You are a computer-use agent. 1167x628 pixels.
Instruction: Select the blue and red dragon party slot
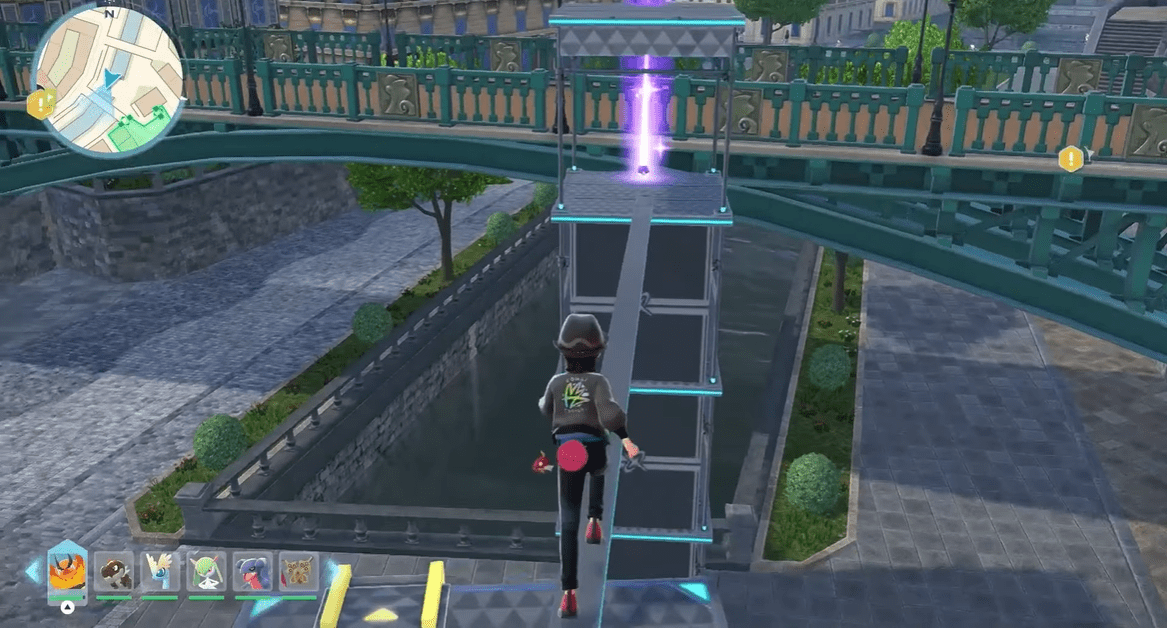[252, 572]
